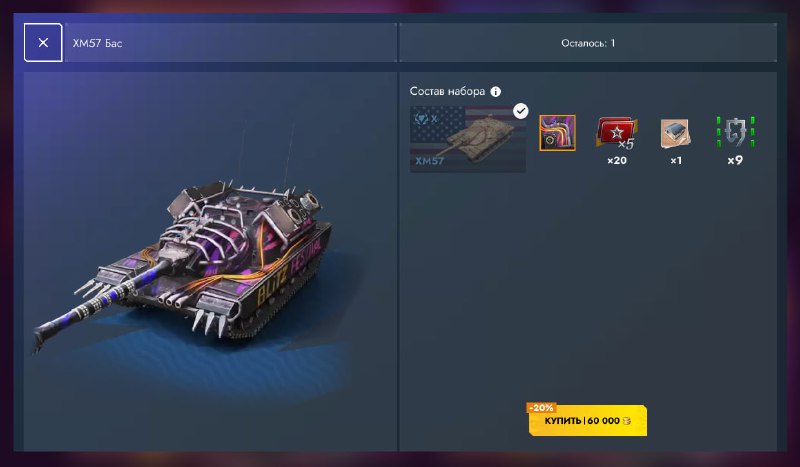The height and width of the screenshot is (467, 800).
Task: Select the shield x9 item icon
Action: click(735, 133)
